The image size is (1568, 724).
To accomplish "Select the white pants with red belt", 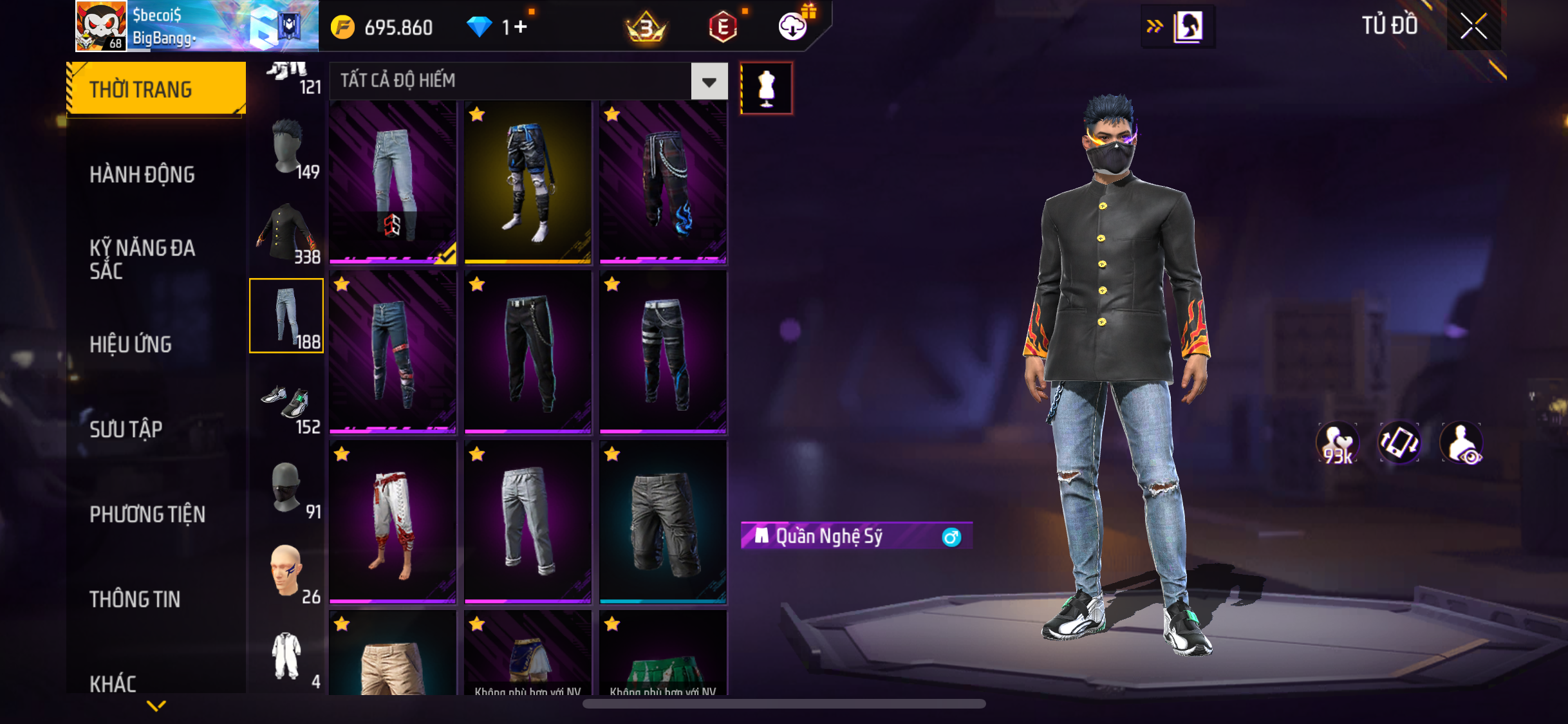I will click(393, 523).
